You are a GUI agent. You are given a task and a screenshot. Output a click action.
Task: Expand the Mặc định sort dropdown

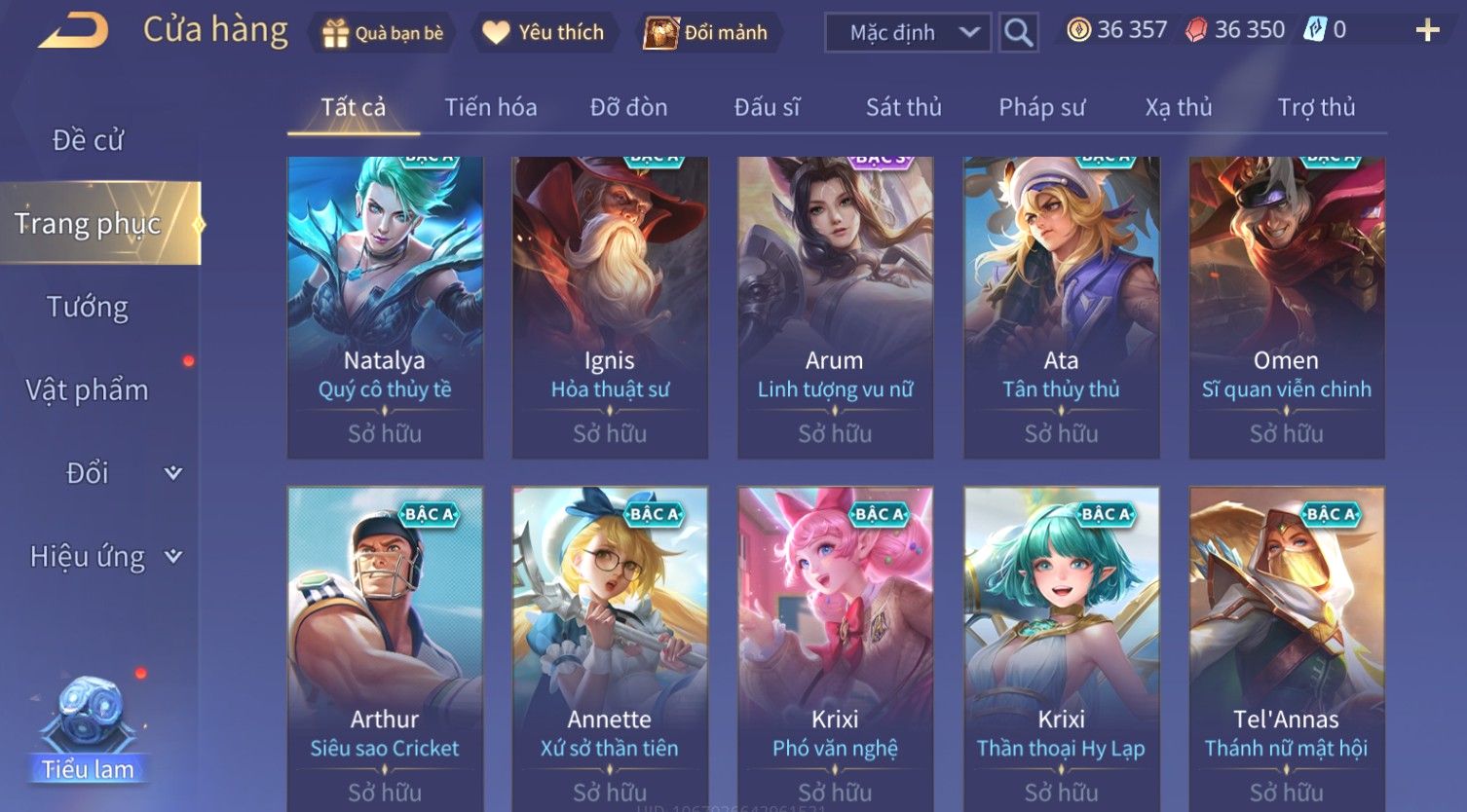[x=908, y=33]
